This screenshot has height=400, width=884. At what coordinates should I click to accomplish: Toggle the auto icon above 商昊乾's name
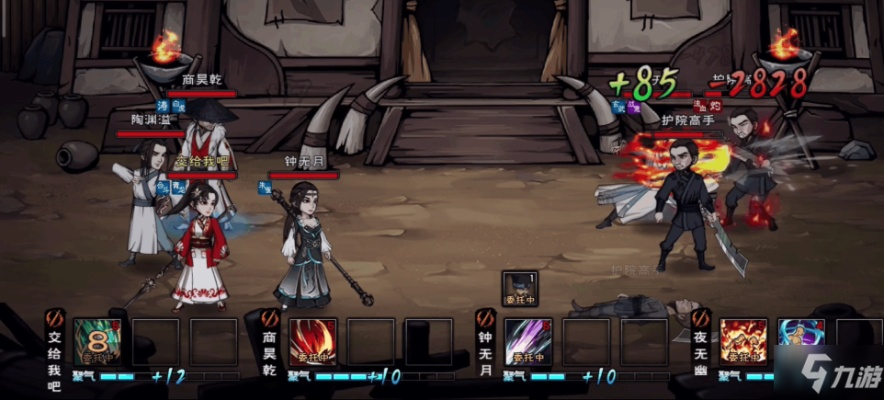(270, 318)
